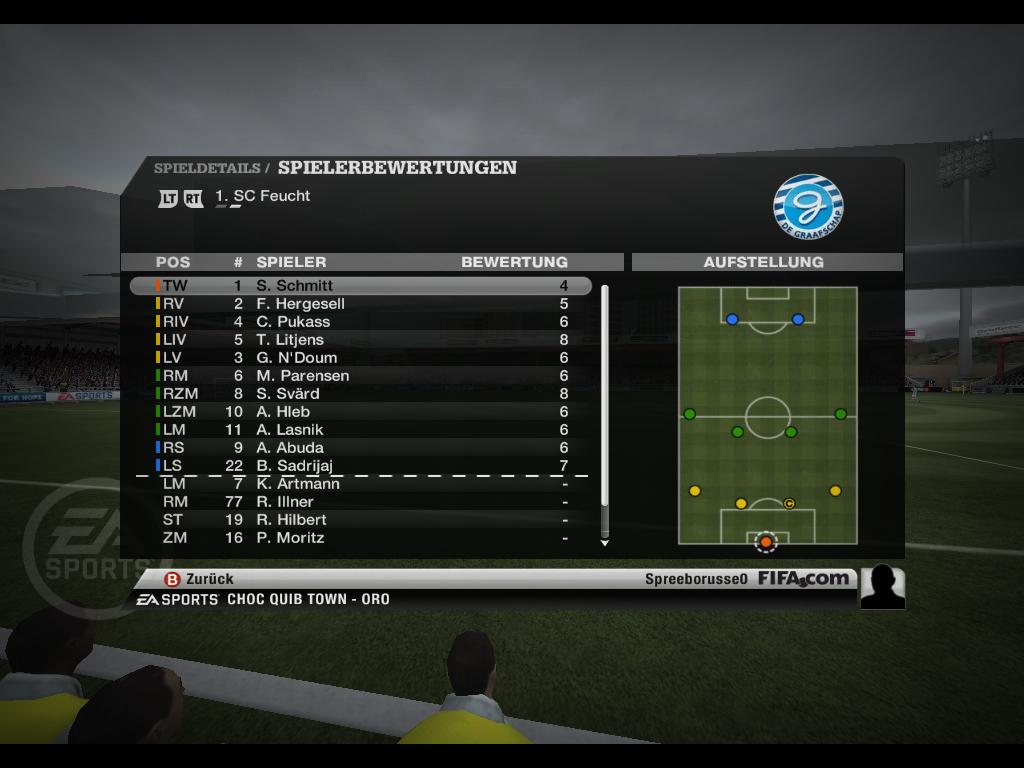Select B. Sadrijaj player row
The width and height of the screenshot is (1024, 768).
[x=360, y=466]
